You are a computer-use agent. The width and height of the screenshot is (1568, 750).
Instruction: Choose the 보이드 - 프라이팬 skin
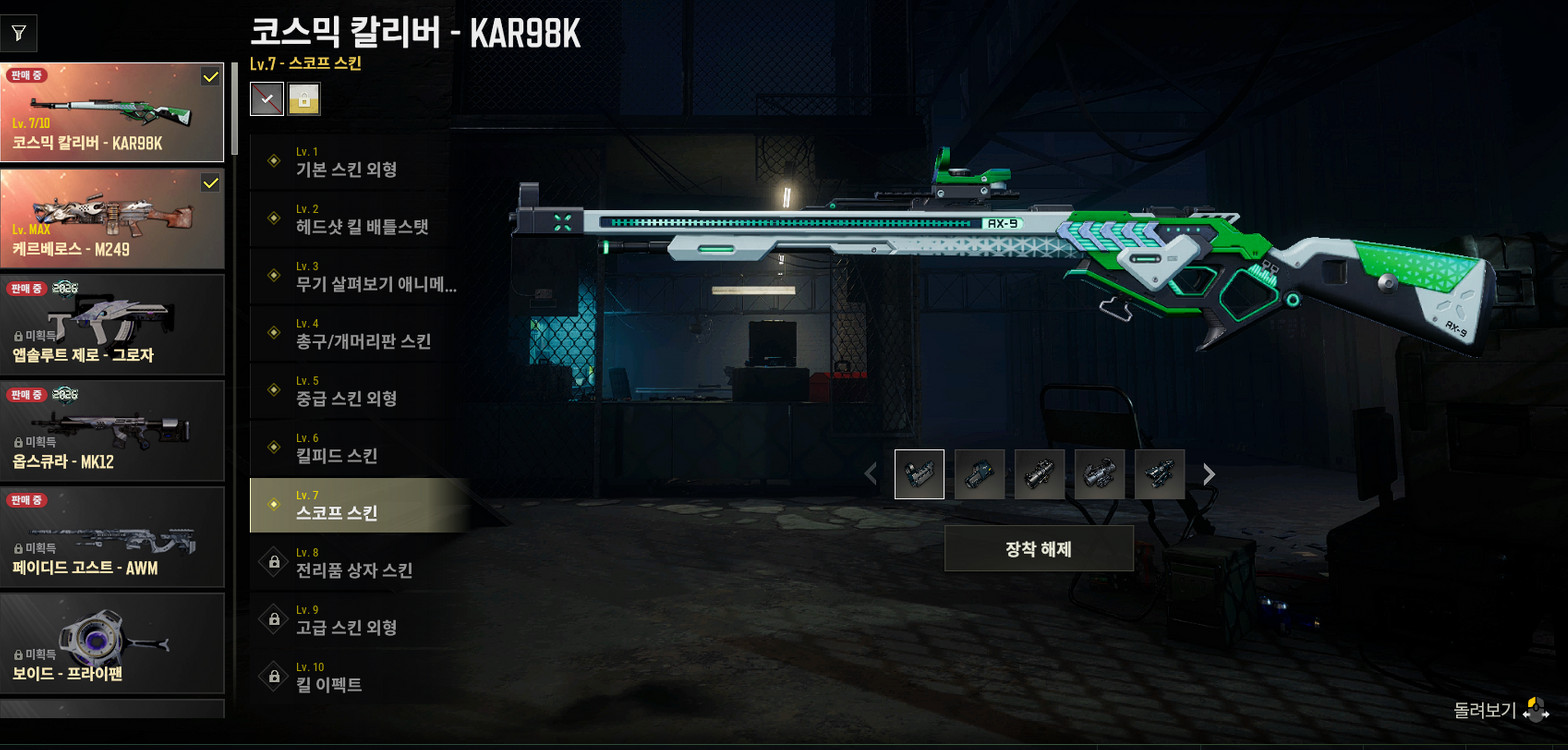(x=112, y=642)
